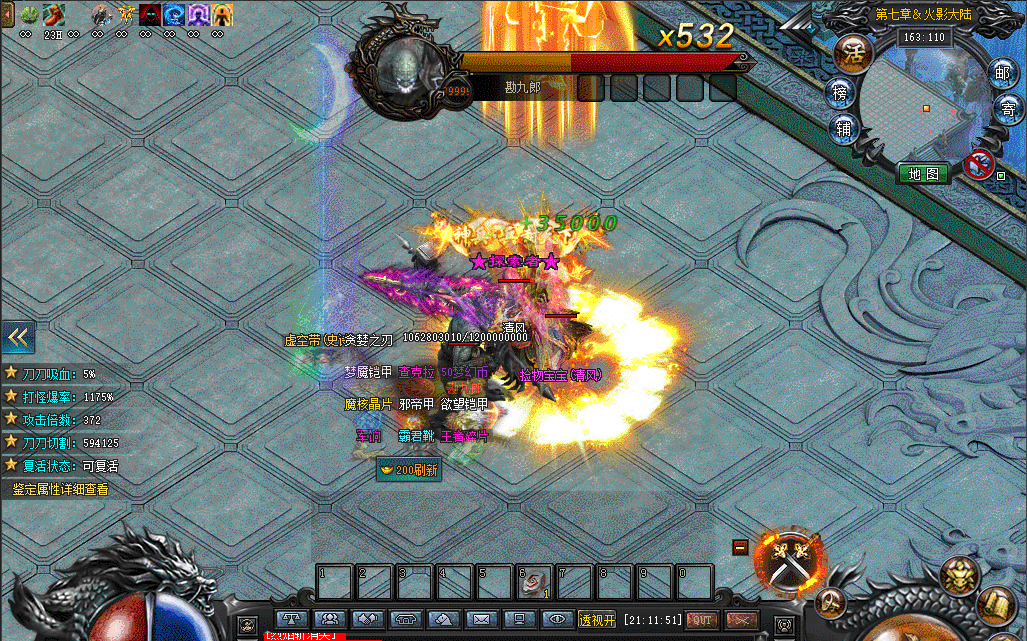1027x641 pixels.
Task: Open the 地图 map button
Action: point(922,173)
